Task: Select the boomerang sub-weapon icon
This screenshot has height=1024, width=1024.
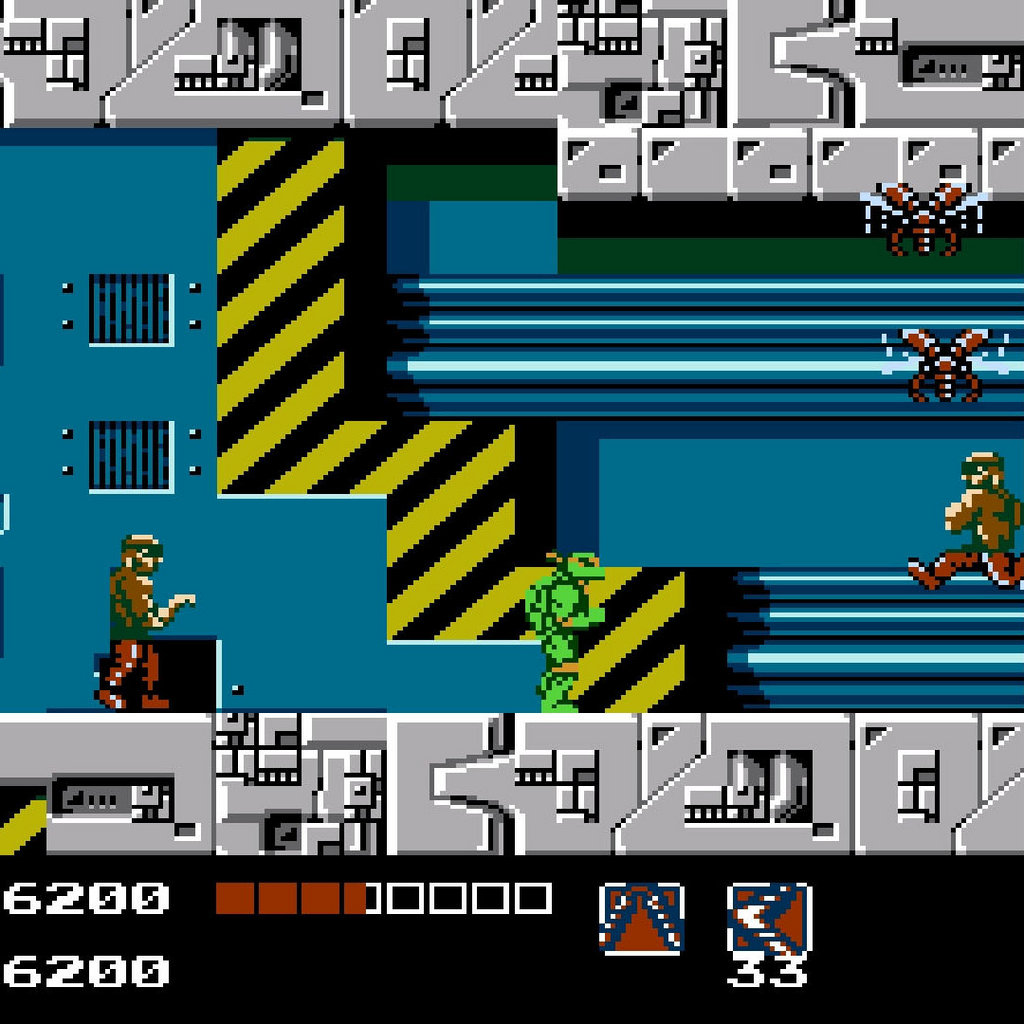Action: (768, 918)
